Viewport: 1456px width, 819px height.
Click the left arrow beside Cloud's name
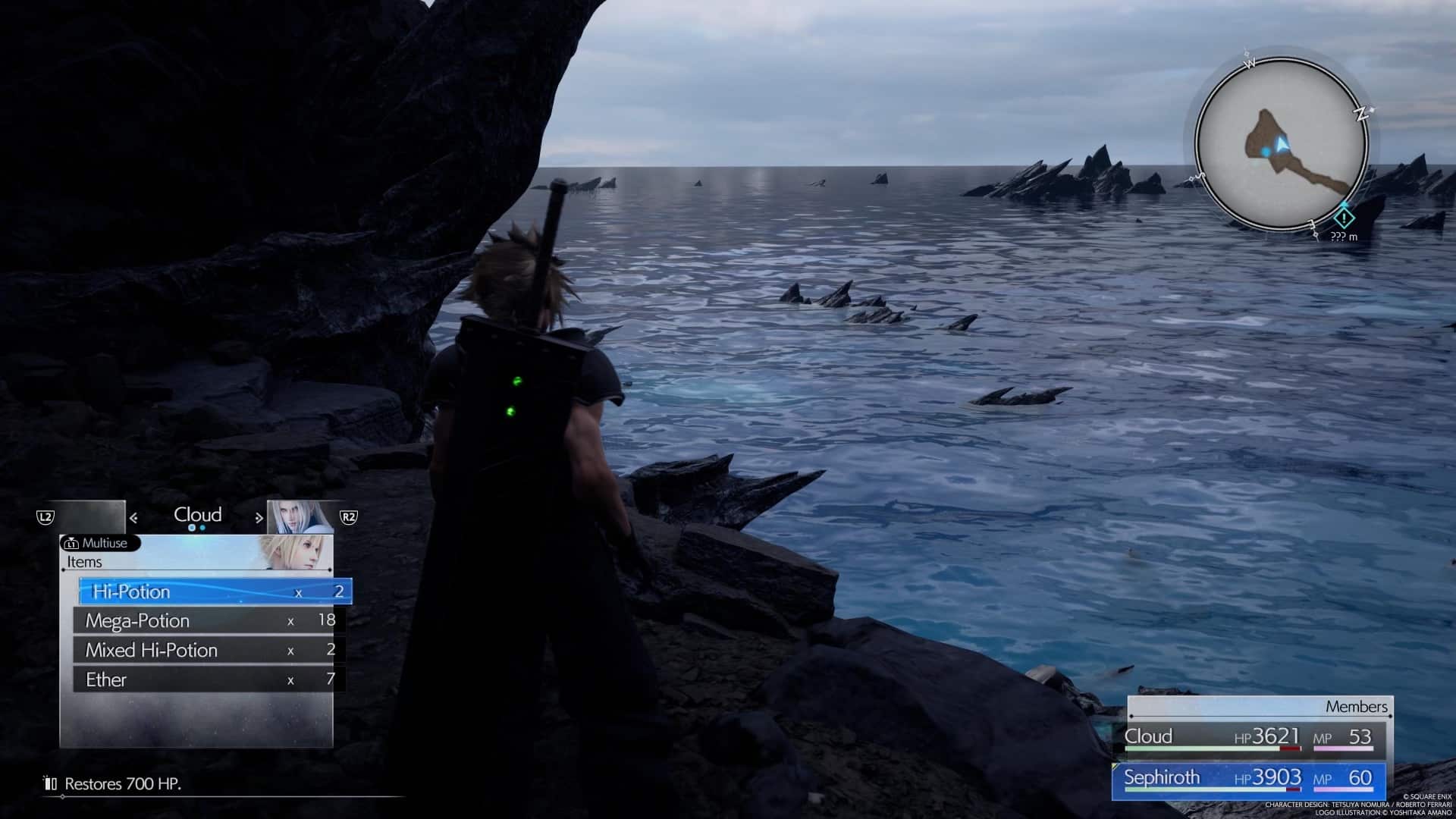(x=133, y=518)
